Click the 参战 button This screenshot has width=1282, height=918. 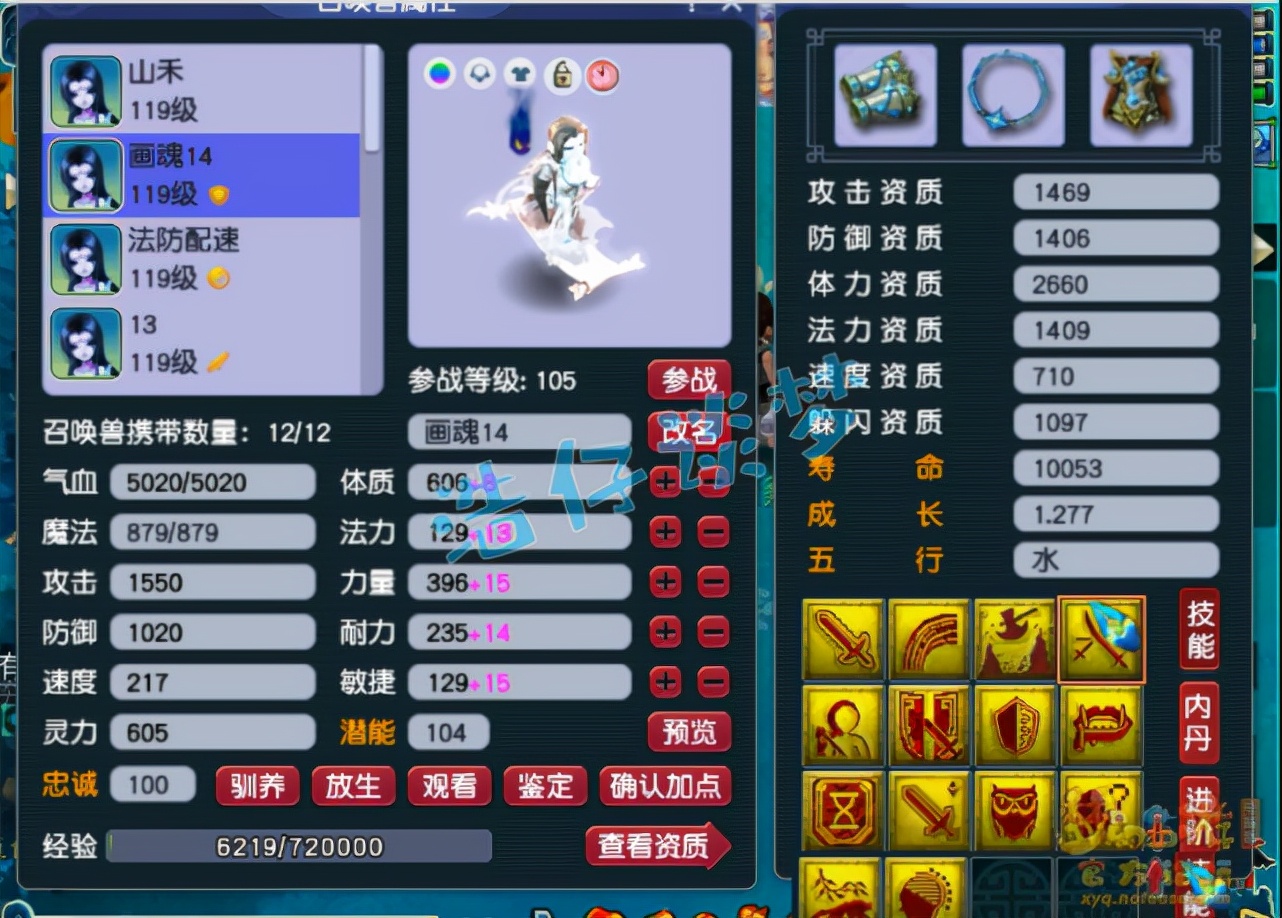click(688, 380)
